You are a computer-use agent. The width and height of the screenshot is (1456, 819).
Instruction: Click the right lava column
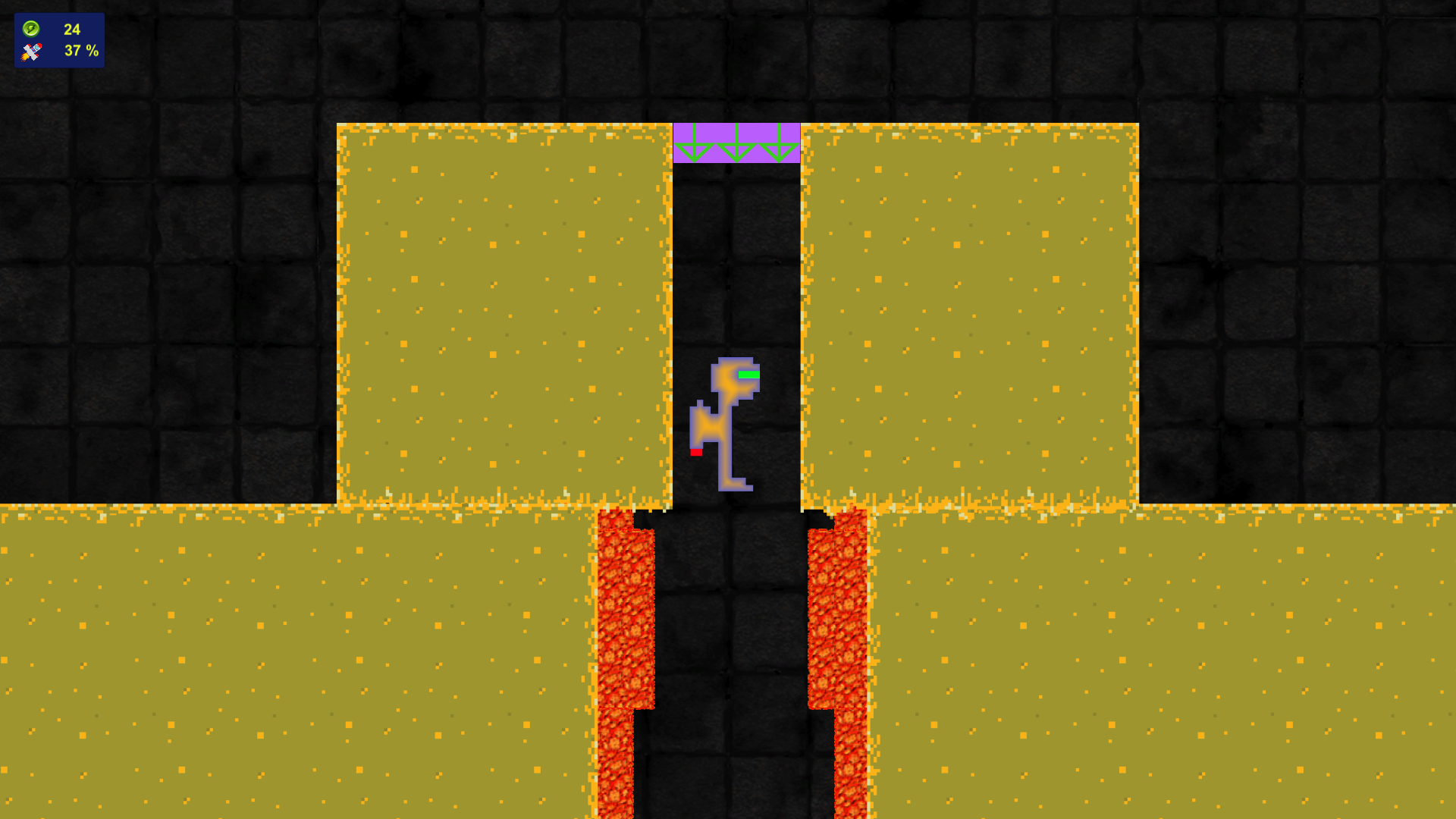coord(838,622)
